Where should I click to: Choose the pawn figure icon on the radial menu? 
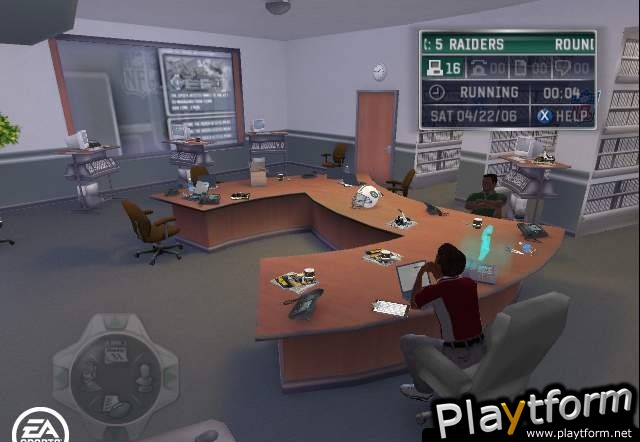point(141,376)
